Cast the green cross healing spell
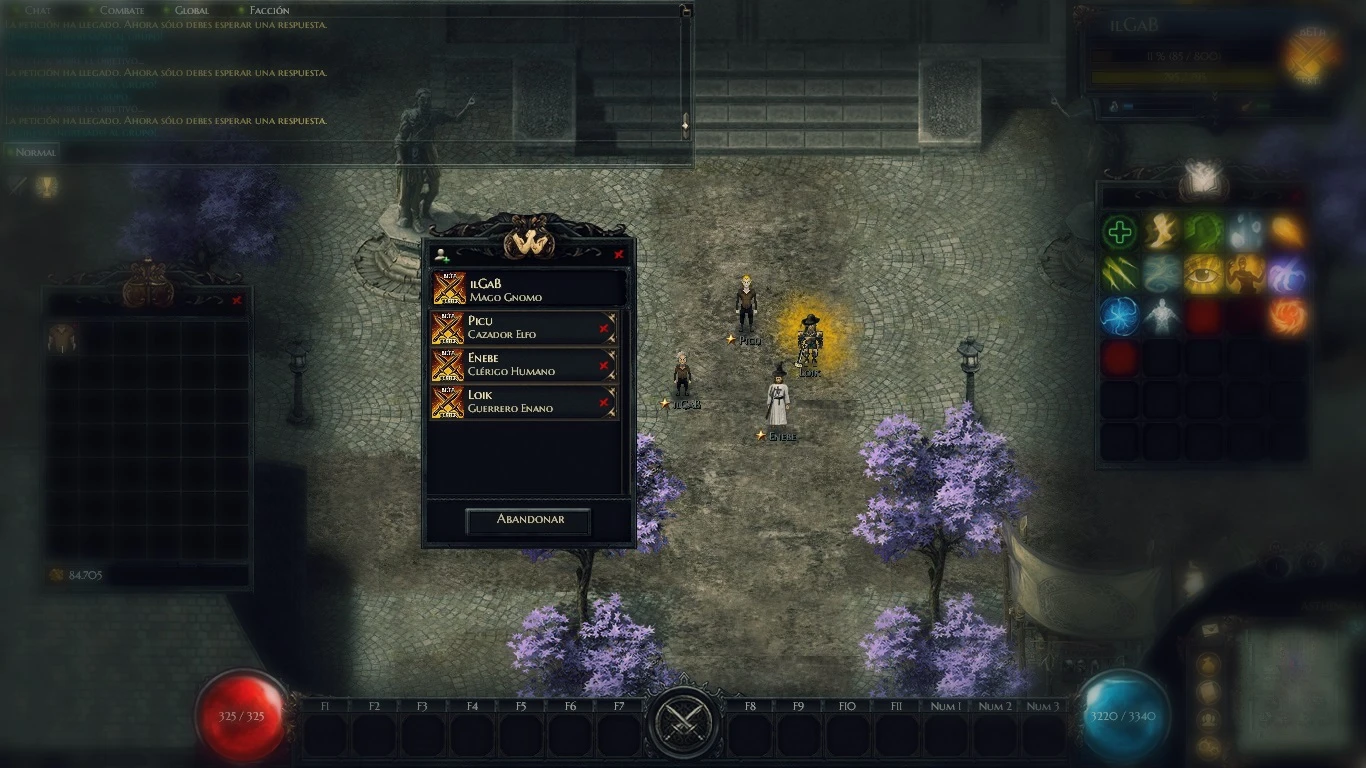Screen dimensions: 1366x768 click(x=1120, y=234)
